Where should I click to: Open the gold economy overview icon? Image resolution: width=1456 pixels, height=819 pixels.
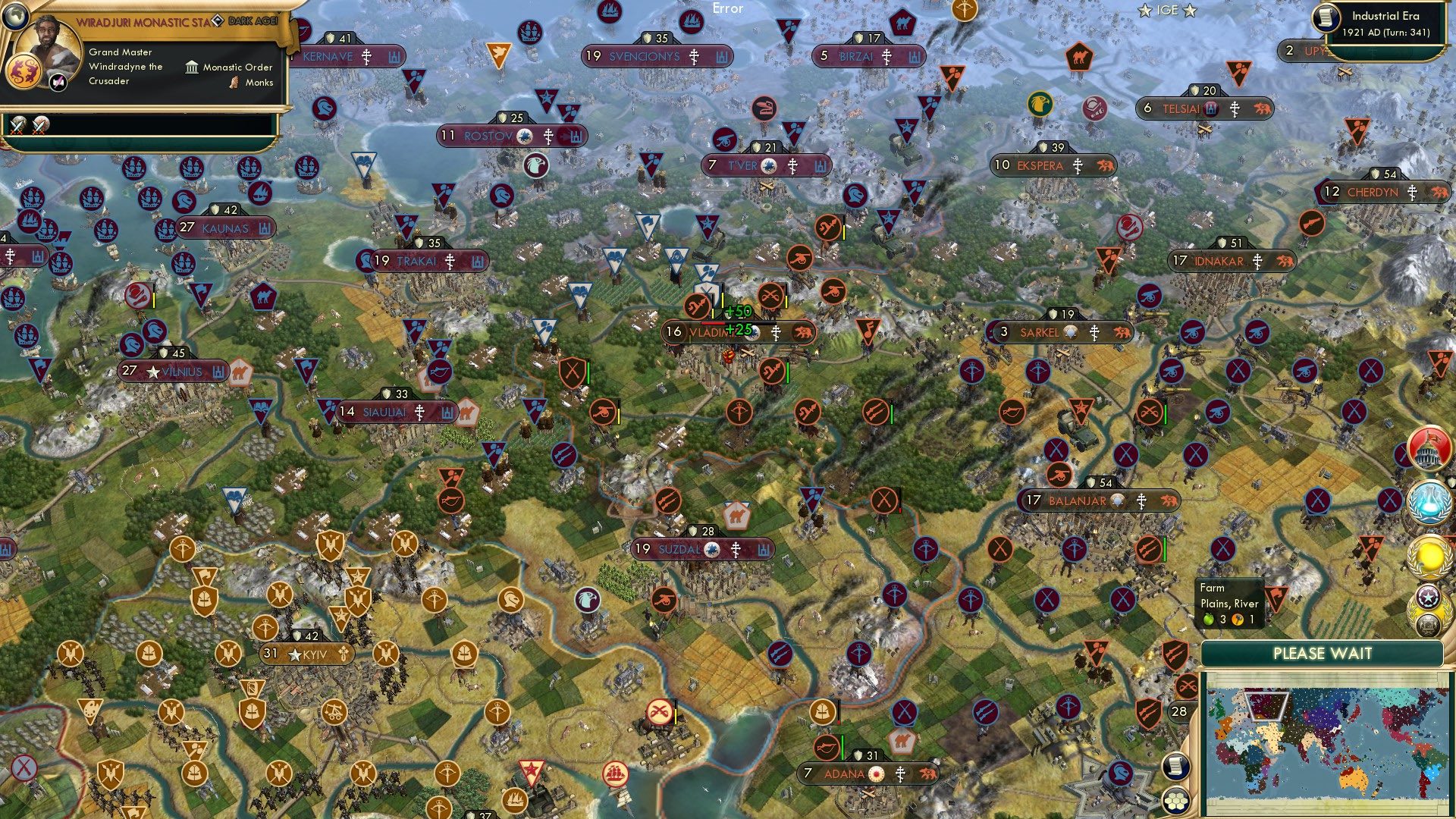[x=1429, y=554]
